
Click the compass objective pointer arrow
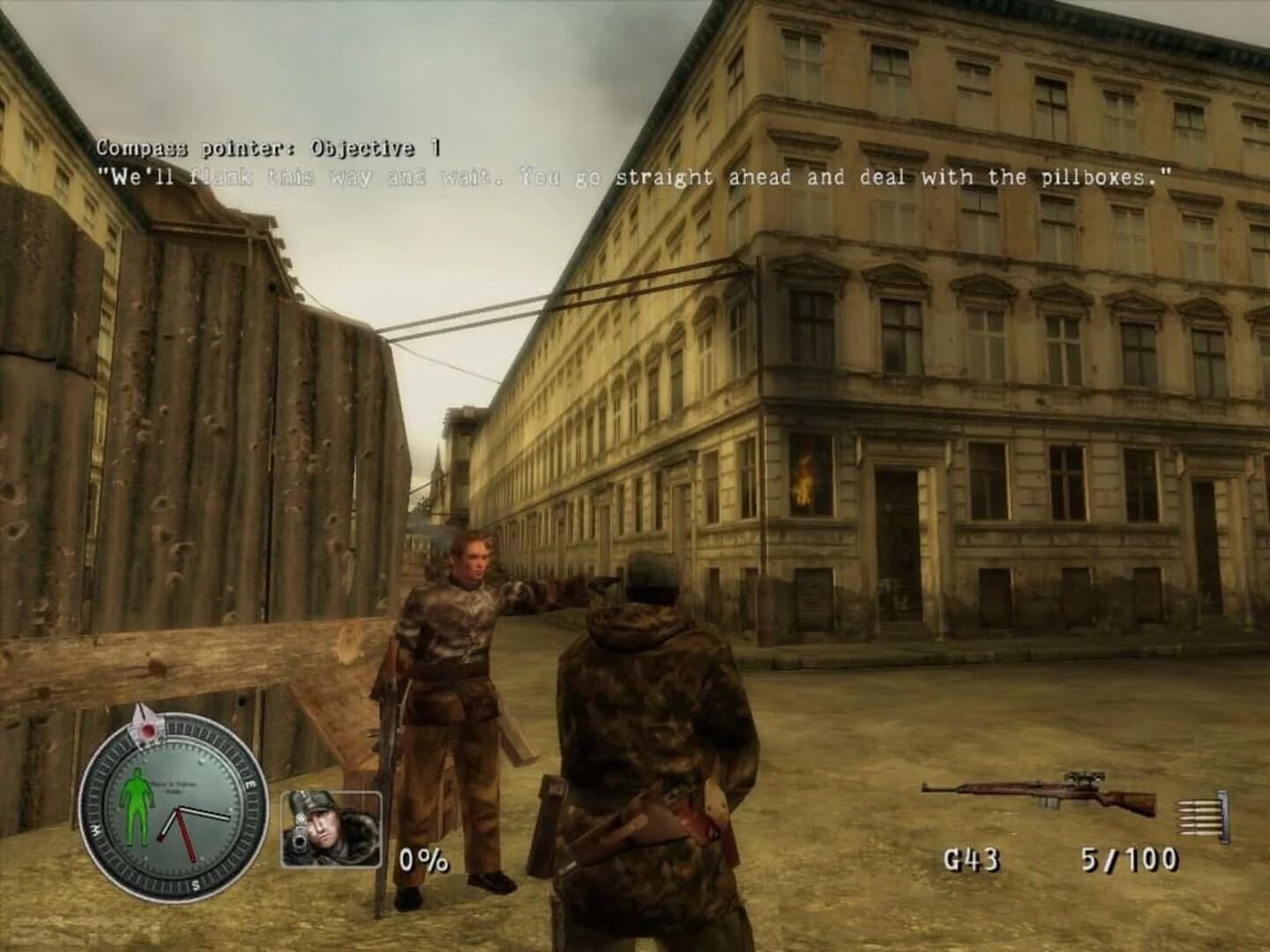click(144, 723)
